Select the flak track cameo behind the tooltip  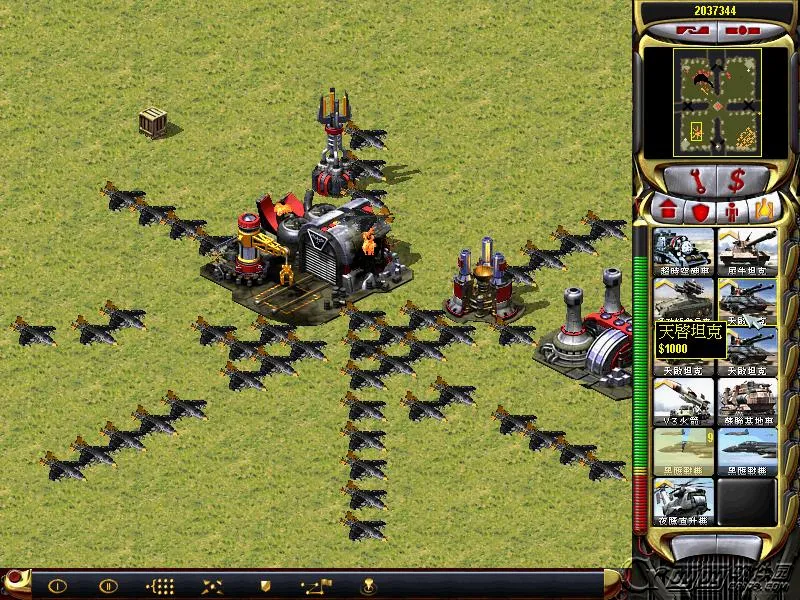tap(684, 297)
